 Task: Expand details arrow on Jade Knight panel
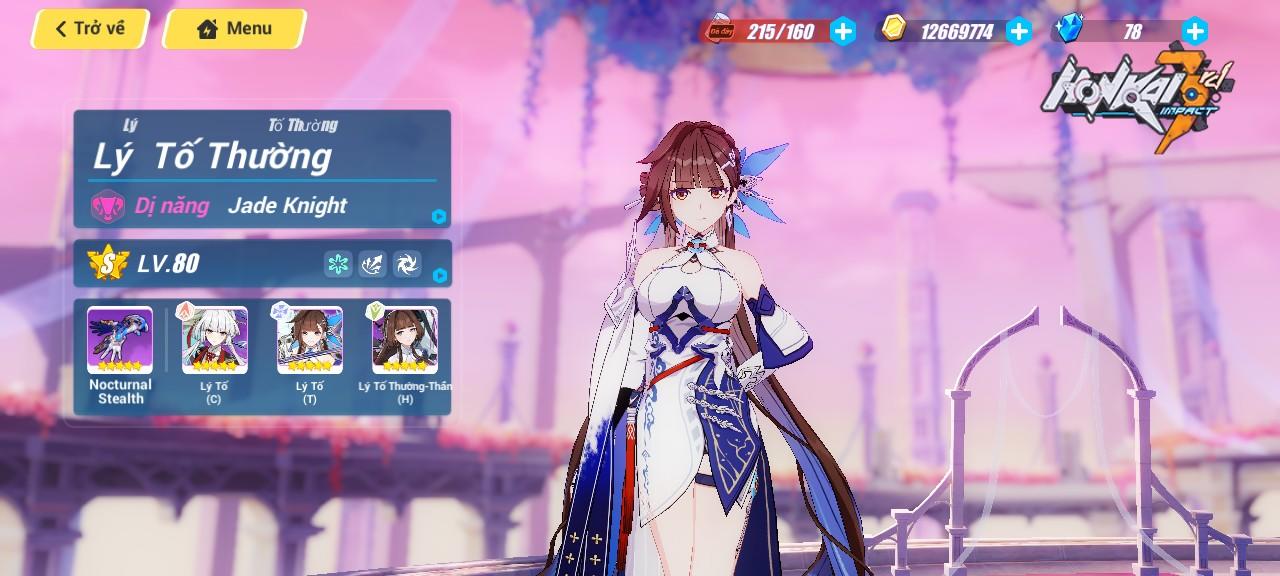pyautogui.click(x=438, y=216)
